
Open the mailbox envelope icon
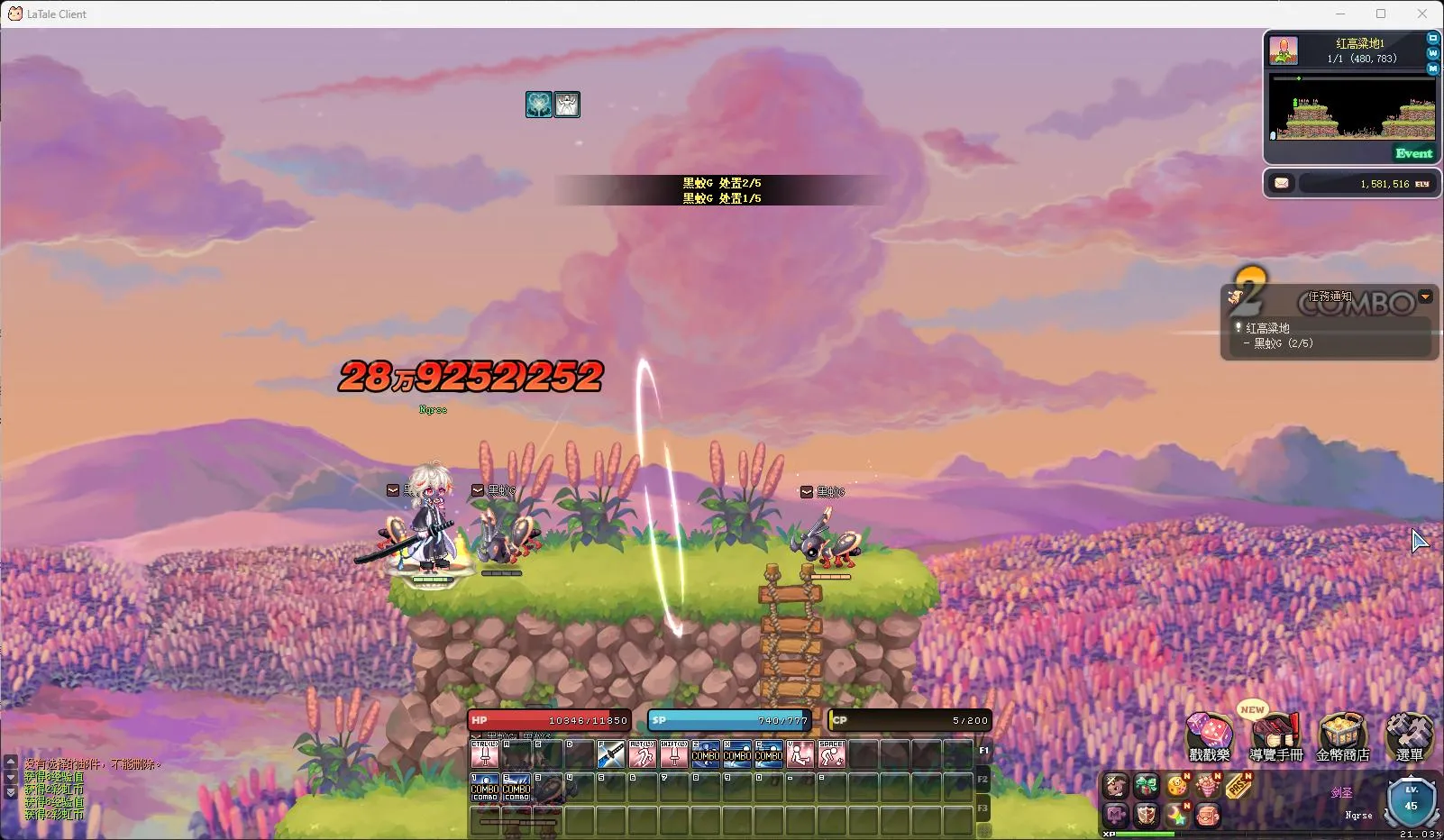[1282, 184]
